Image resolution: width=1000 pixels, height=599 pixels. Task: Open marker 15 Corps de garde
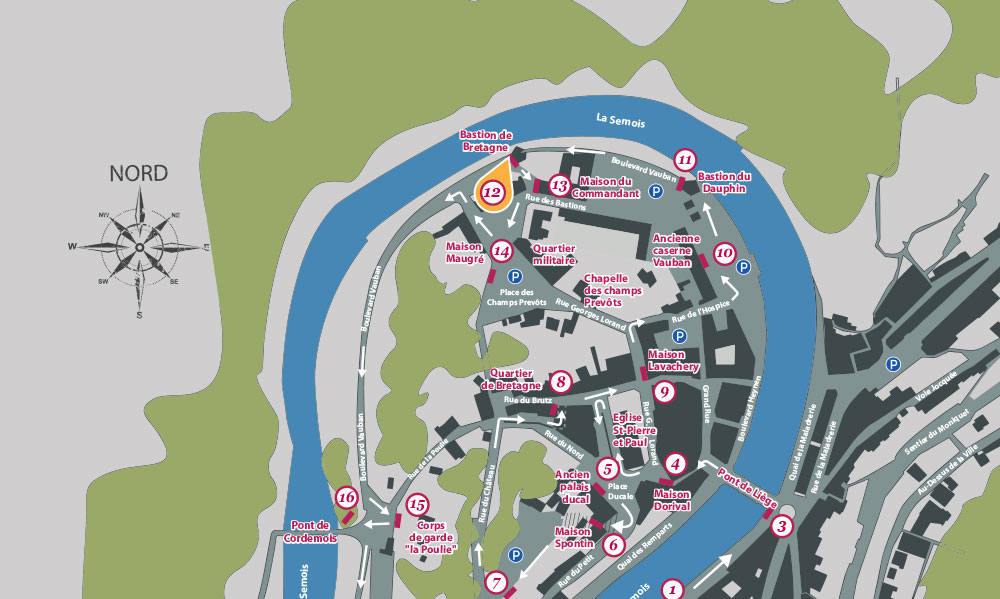[x=418, y=505]
